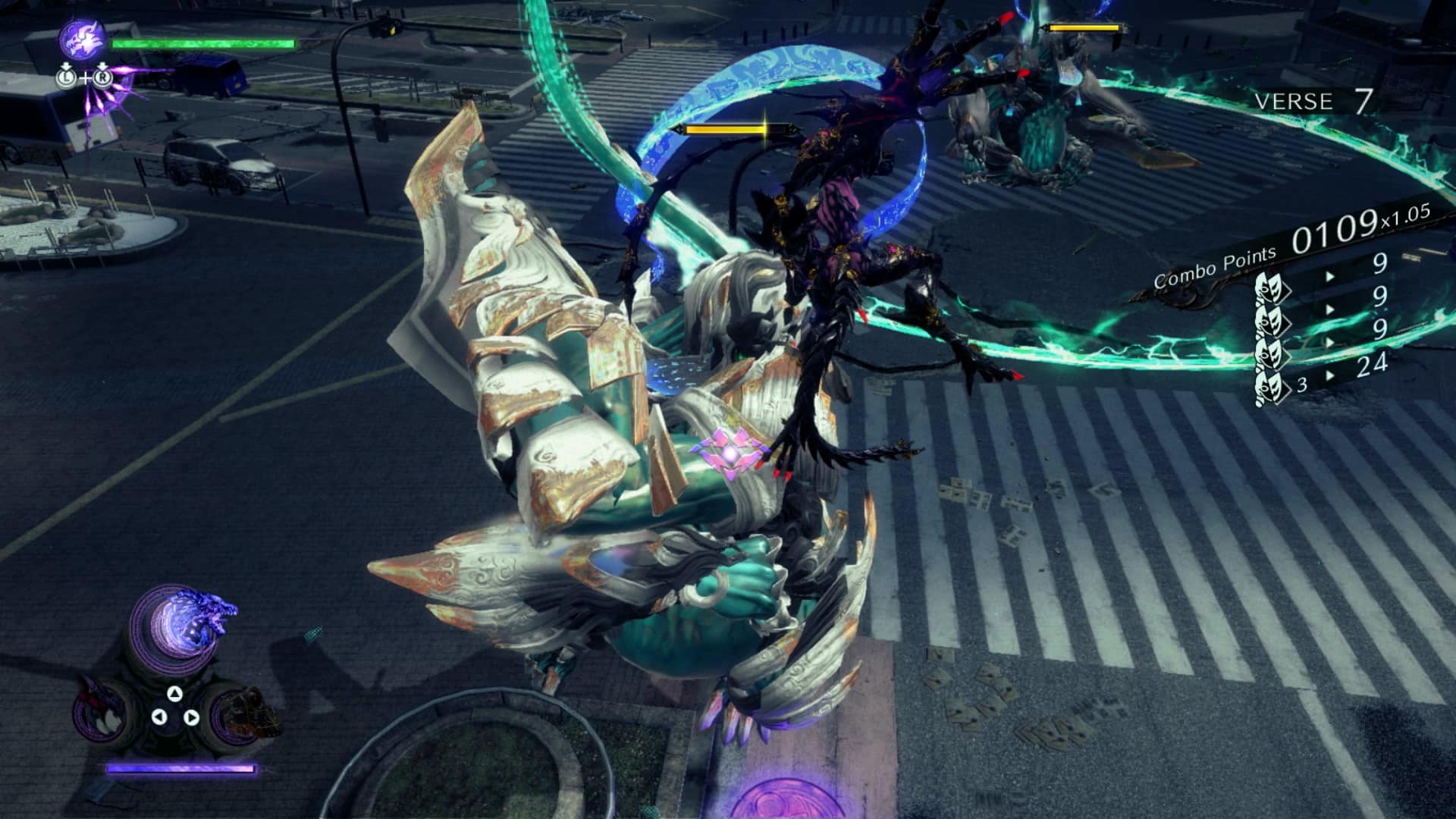Click the purple demon gauge bar below the summon wheel
Screen dimensions: 1456x819
[180, 768]
